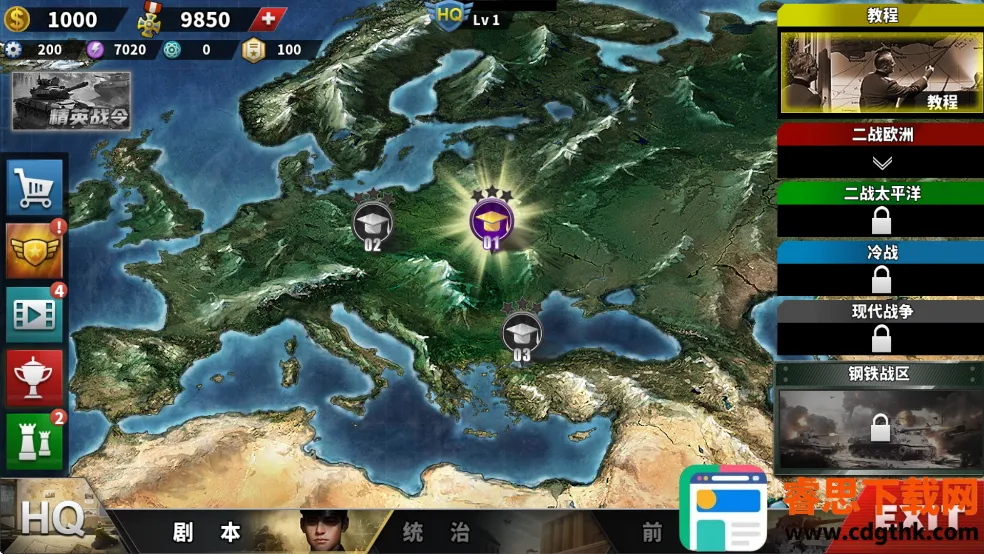Open the locked 钢铁战区 mode
This screenshot has width=984, height=554.
coord(880,428)
